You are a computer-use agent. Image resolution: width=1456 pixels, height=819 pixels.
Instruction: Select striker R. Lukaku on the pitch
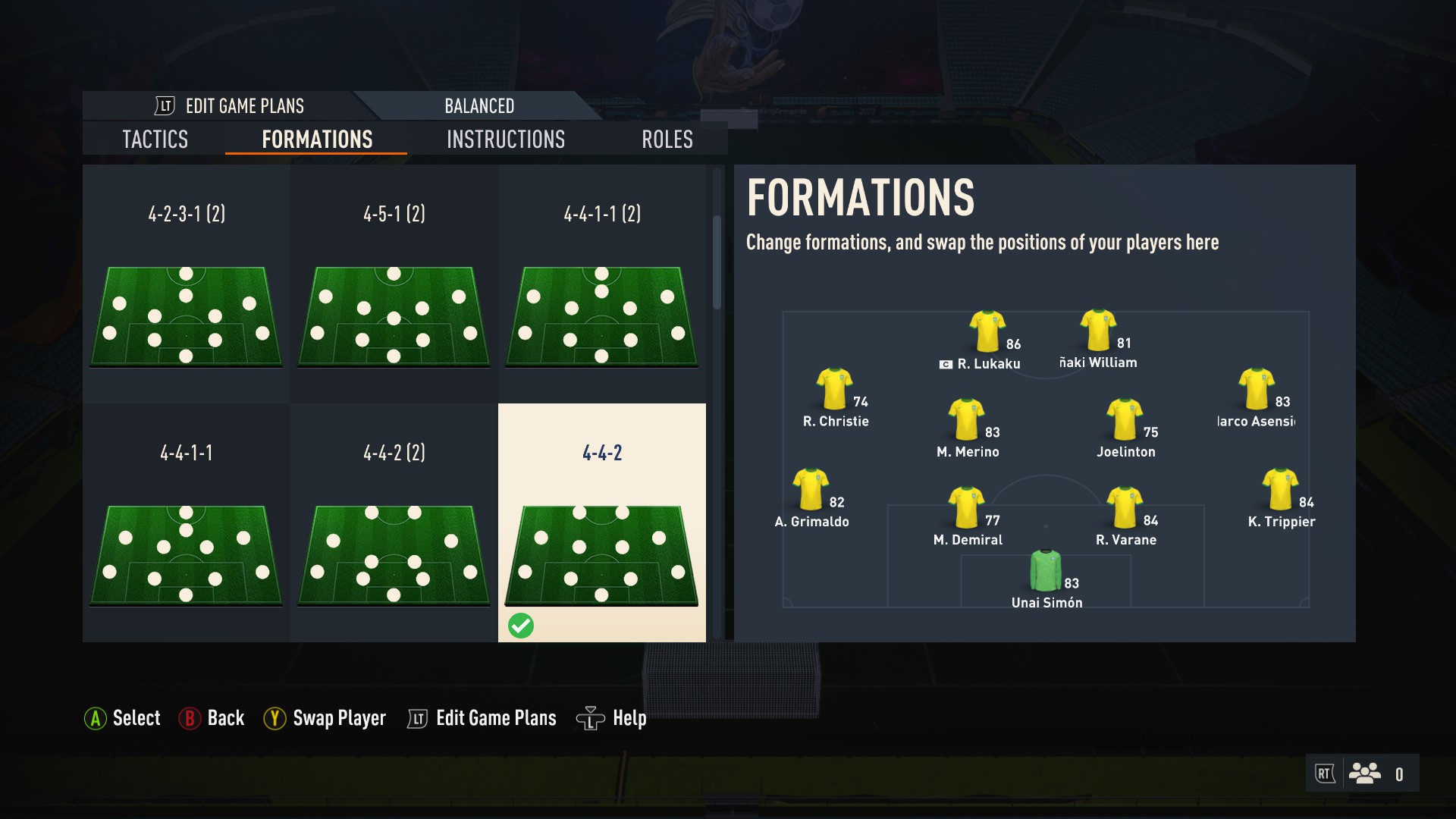pos(987,334)
